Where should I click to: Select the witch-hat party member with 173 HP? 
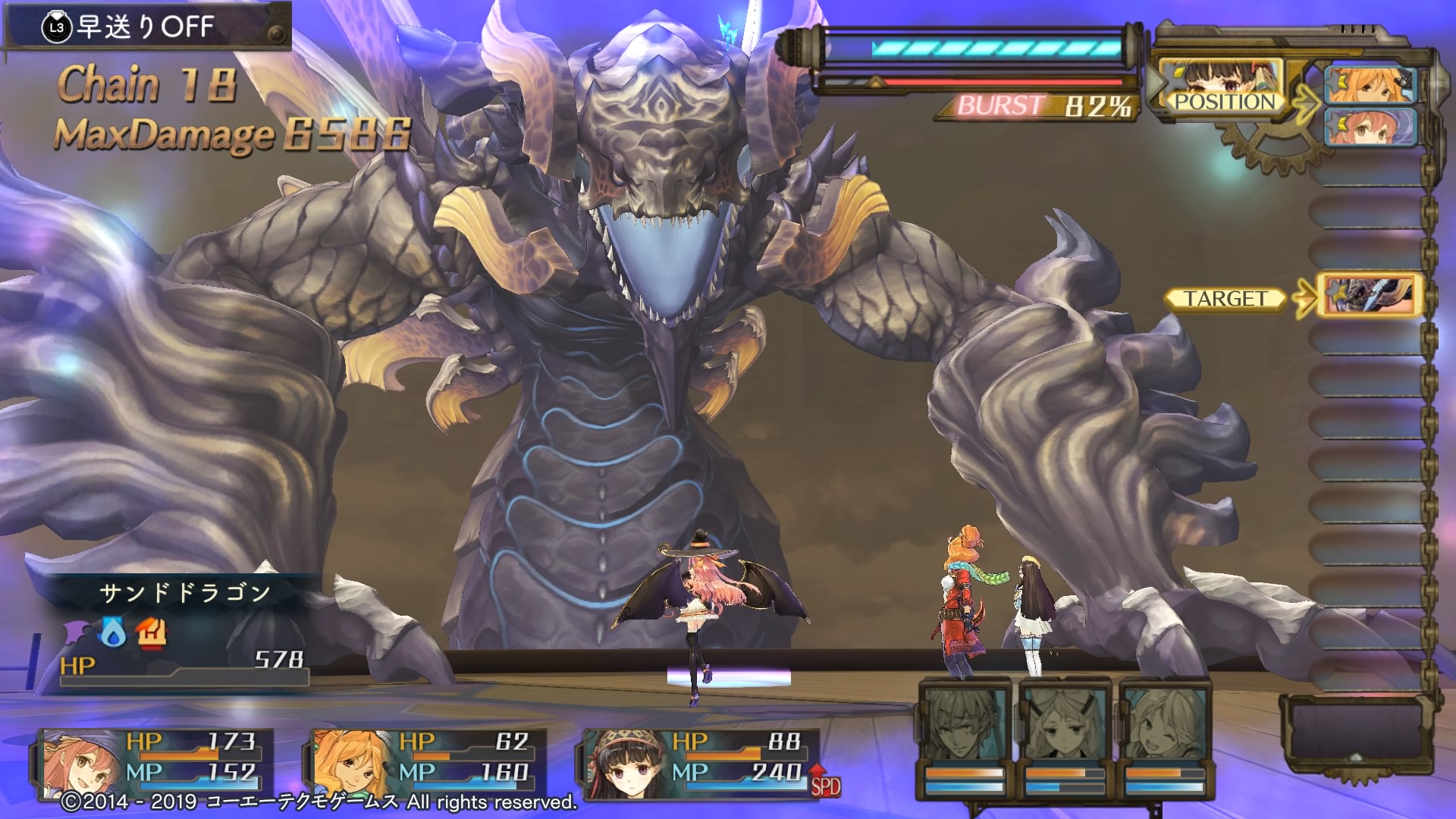pos(152,758)
